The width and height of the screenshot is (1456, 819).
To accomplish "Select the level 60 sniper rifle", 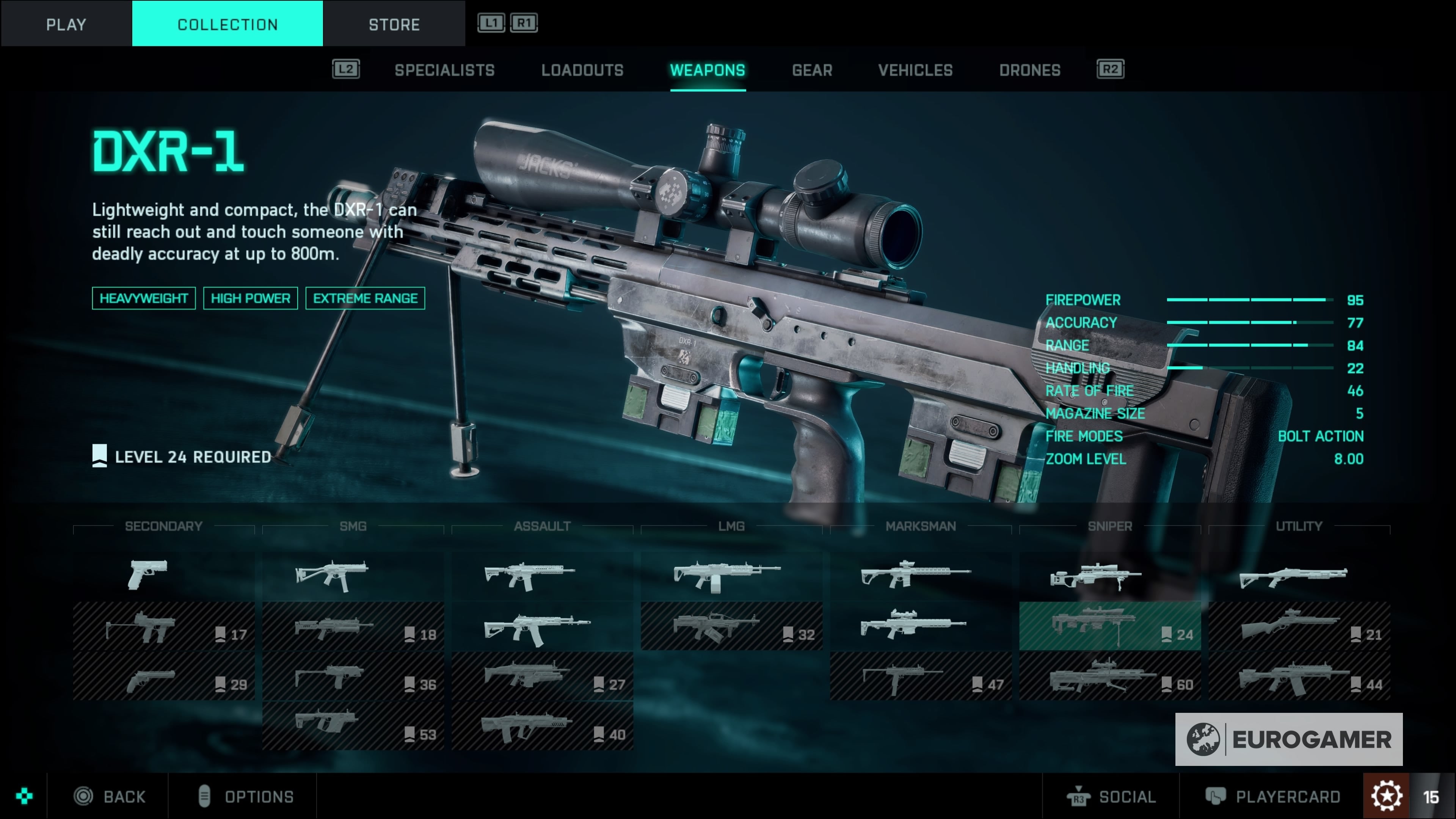I will (x=1109, y=676).
